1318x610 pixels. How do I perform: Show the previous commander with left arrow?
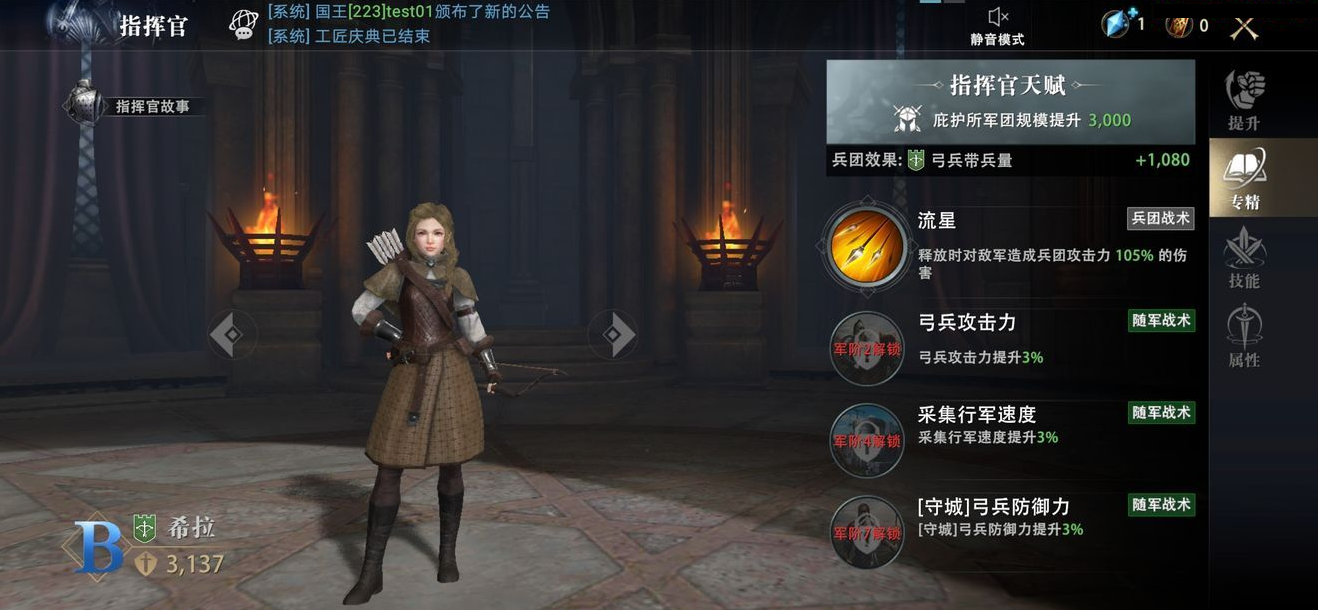pyautogui.click(x=228, y=334)
